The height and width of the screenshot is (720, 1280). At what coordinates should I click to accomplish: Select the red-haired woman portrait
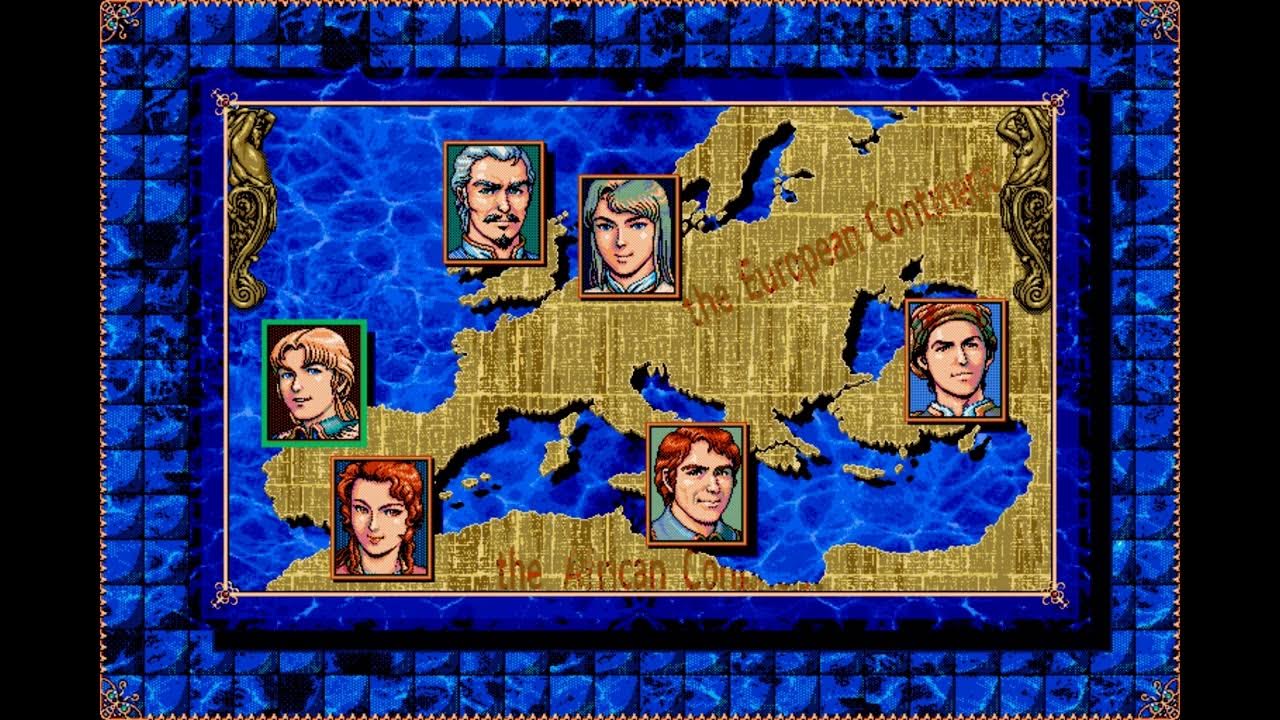(382, 518)
